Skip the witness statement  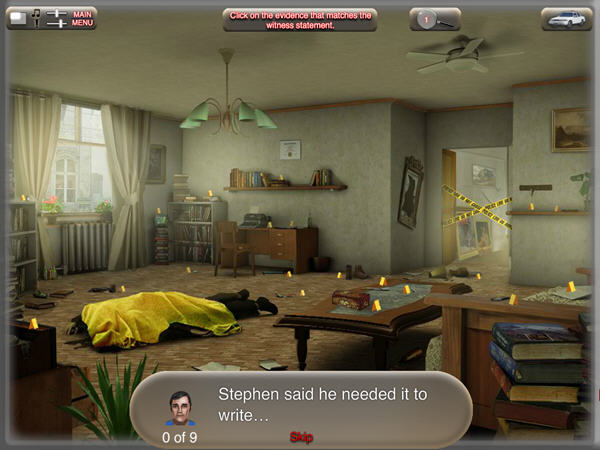[301, 437]
